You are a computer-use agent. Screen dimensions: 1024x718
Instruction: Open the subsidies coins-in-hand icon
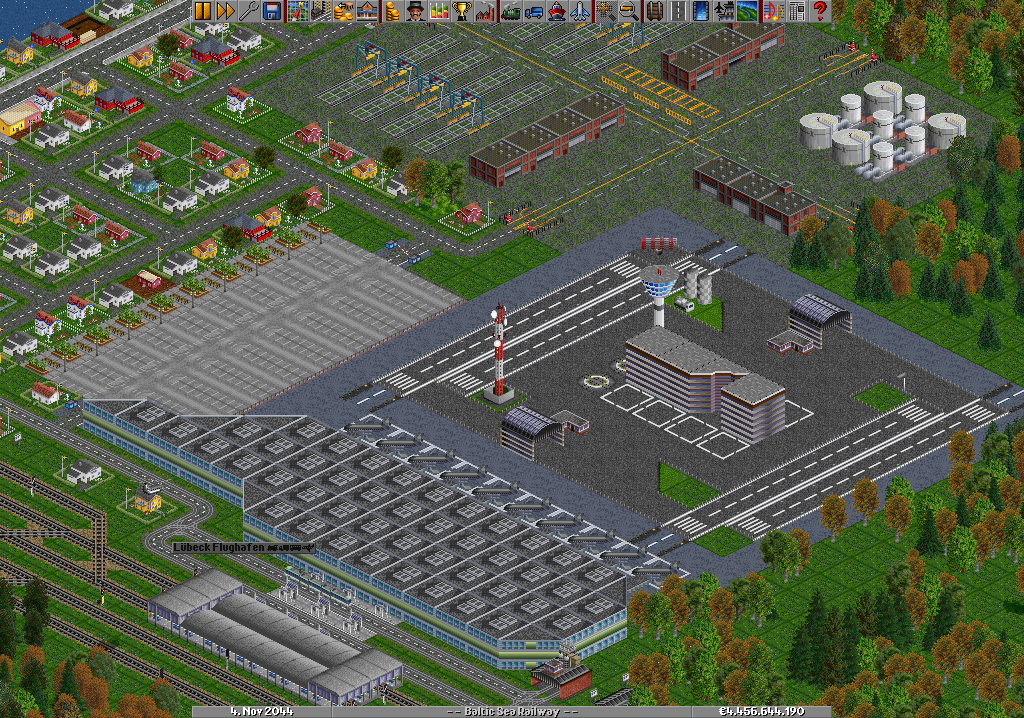pos(342,11)
